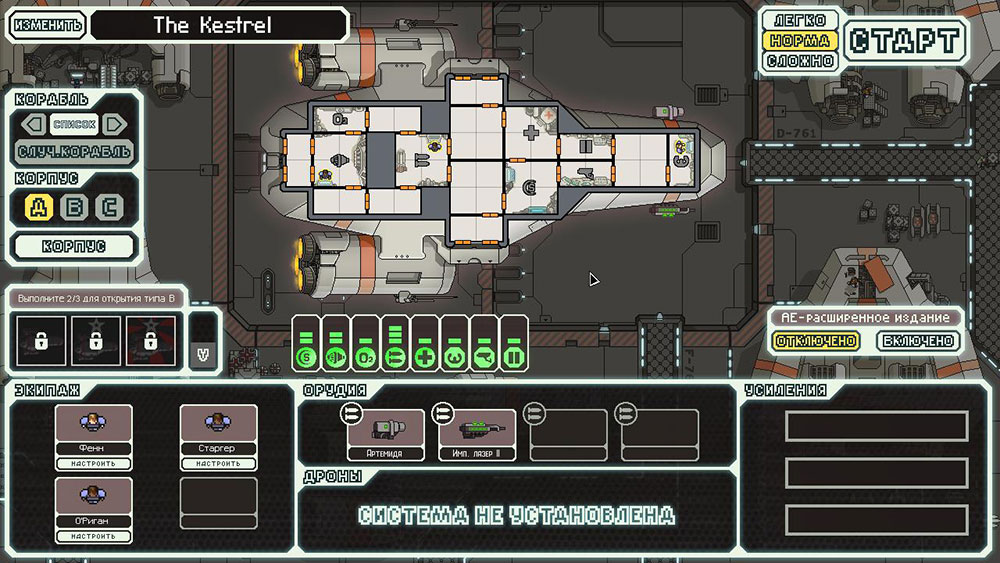The image size is (1000, 563).
Task: Customize crew member Фенн via НАСТРОИТЬ
Action: 93,463
